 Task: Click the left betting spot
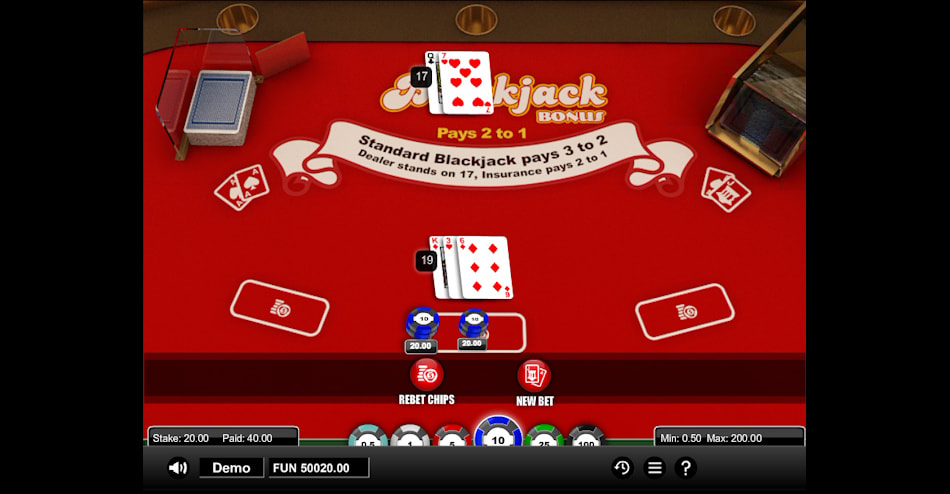[280, 308]
